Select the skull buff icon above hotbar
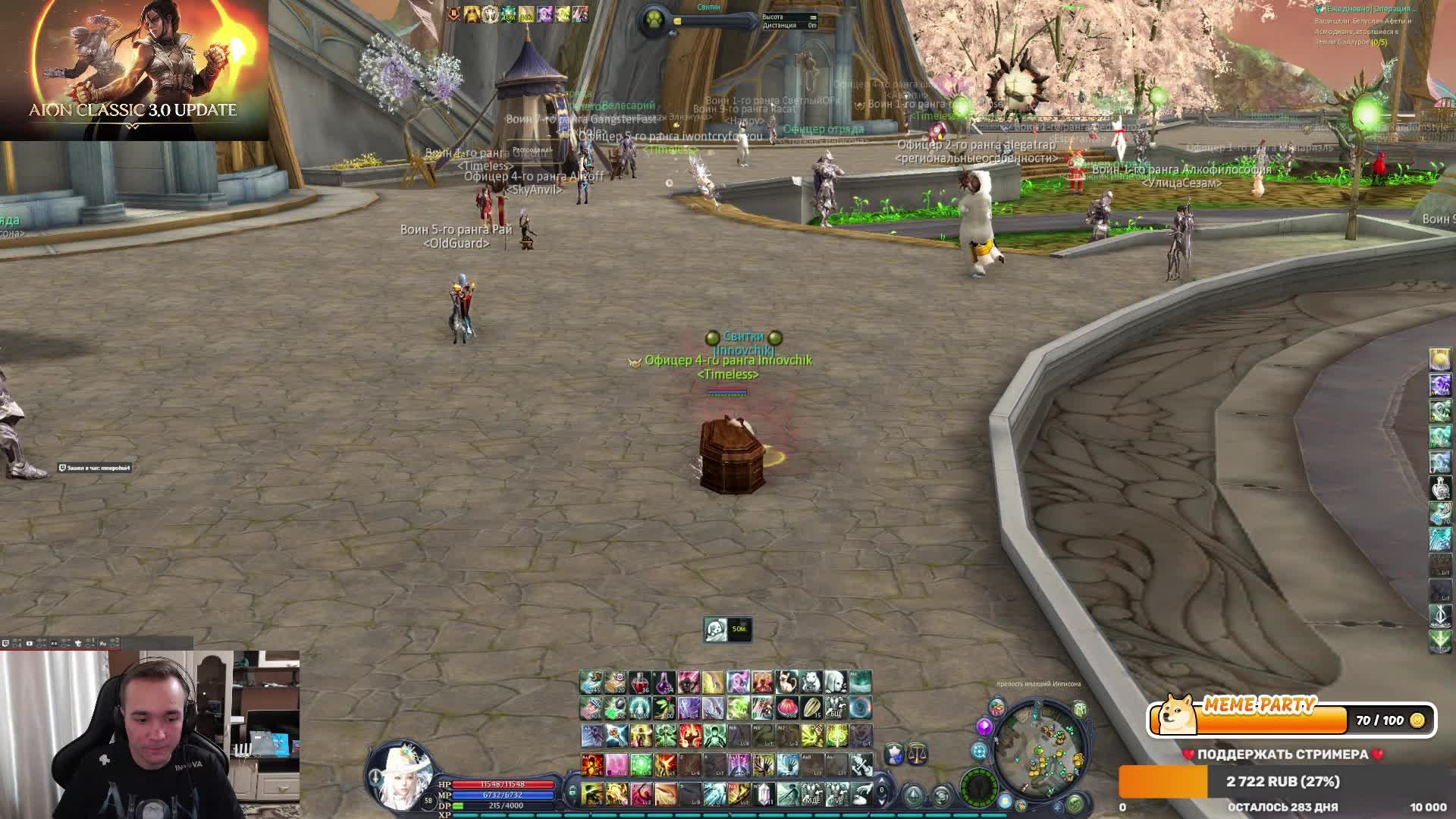The width and height of the screenshot is (1456, 819). pos(715,629)
